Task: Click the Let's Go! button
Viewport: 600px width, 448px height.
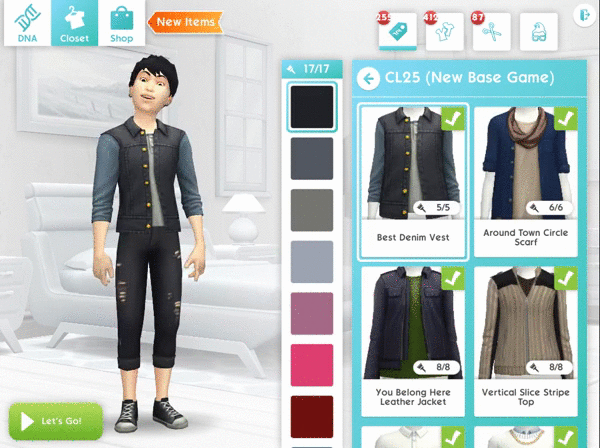Action: coord(56,421)
